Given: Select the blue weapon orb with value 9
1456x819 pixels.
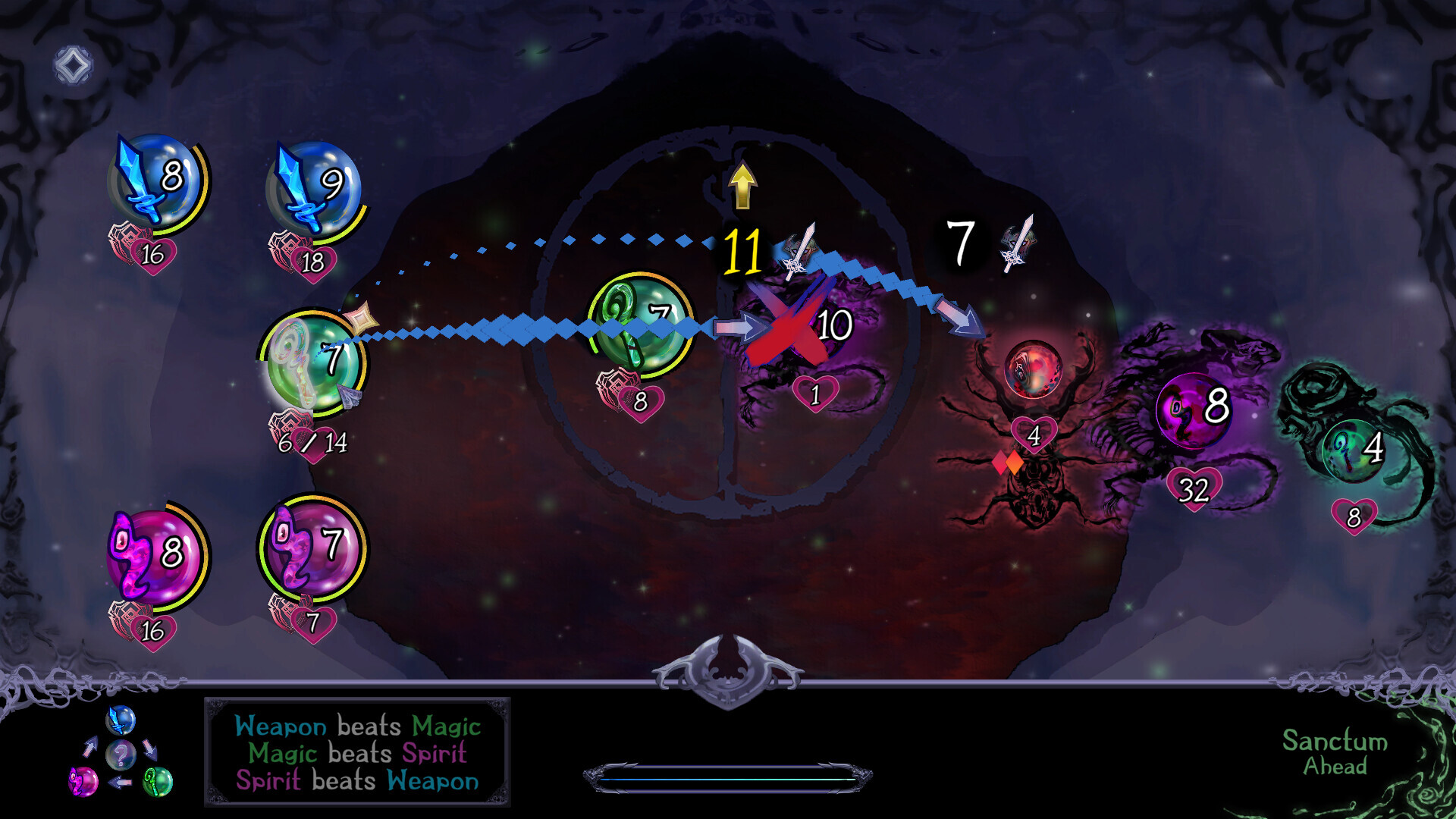Looking at the screenshot, I should [x=312, y=185].
